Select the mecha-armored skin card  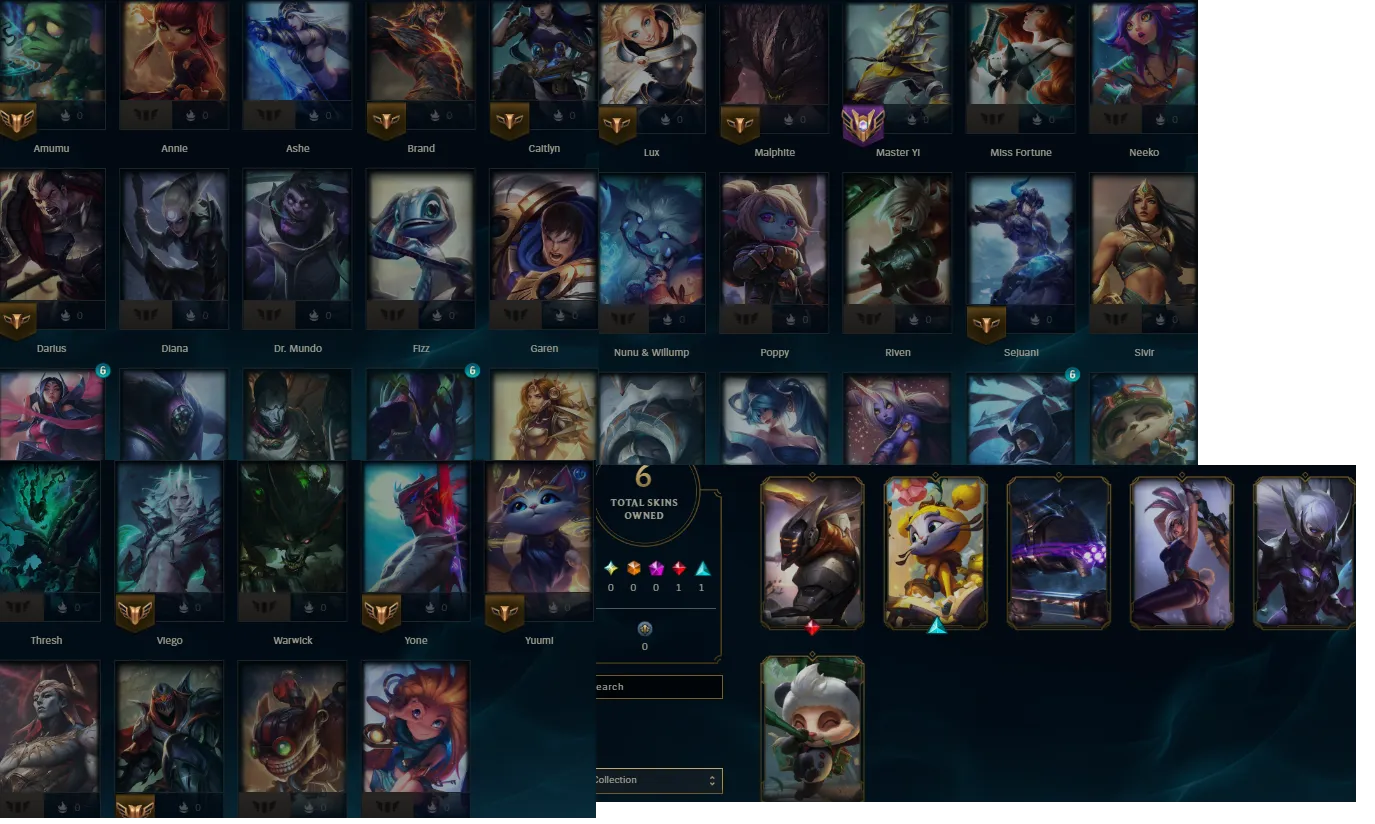pos(812,551)
